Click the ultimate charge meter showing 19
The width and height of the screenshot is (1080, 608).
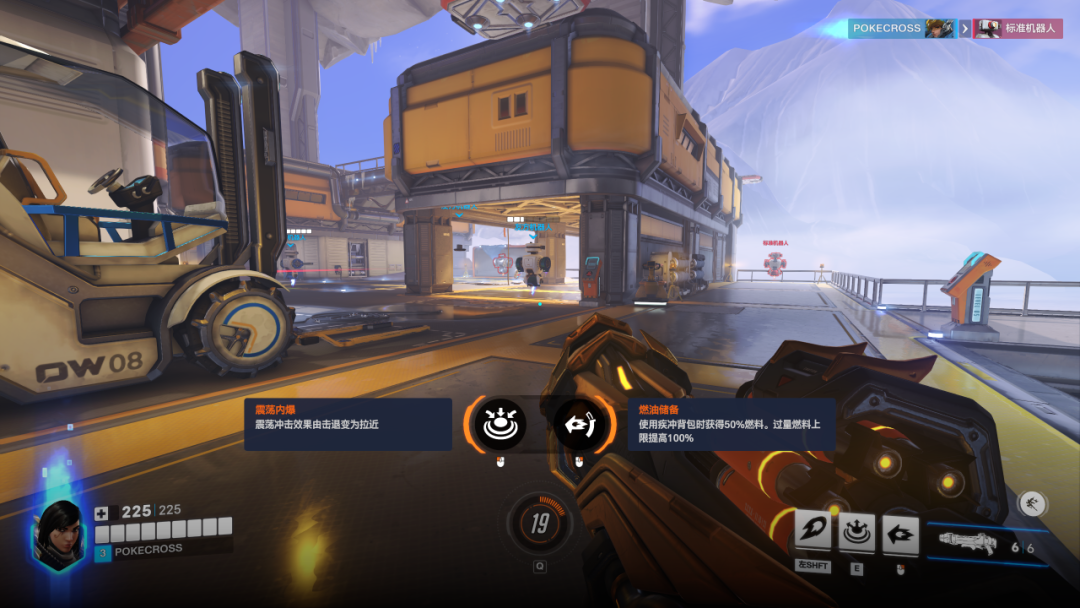point(540,523)
